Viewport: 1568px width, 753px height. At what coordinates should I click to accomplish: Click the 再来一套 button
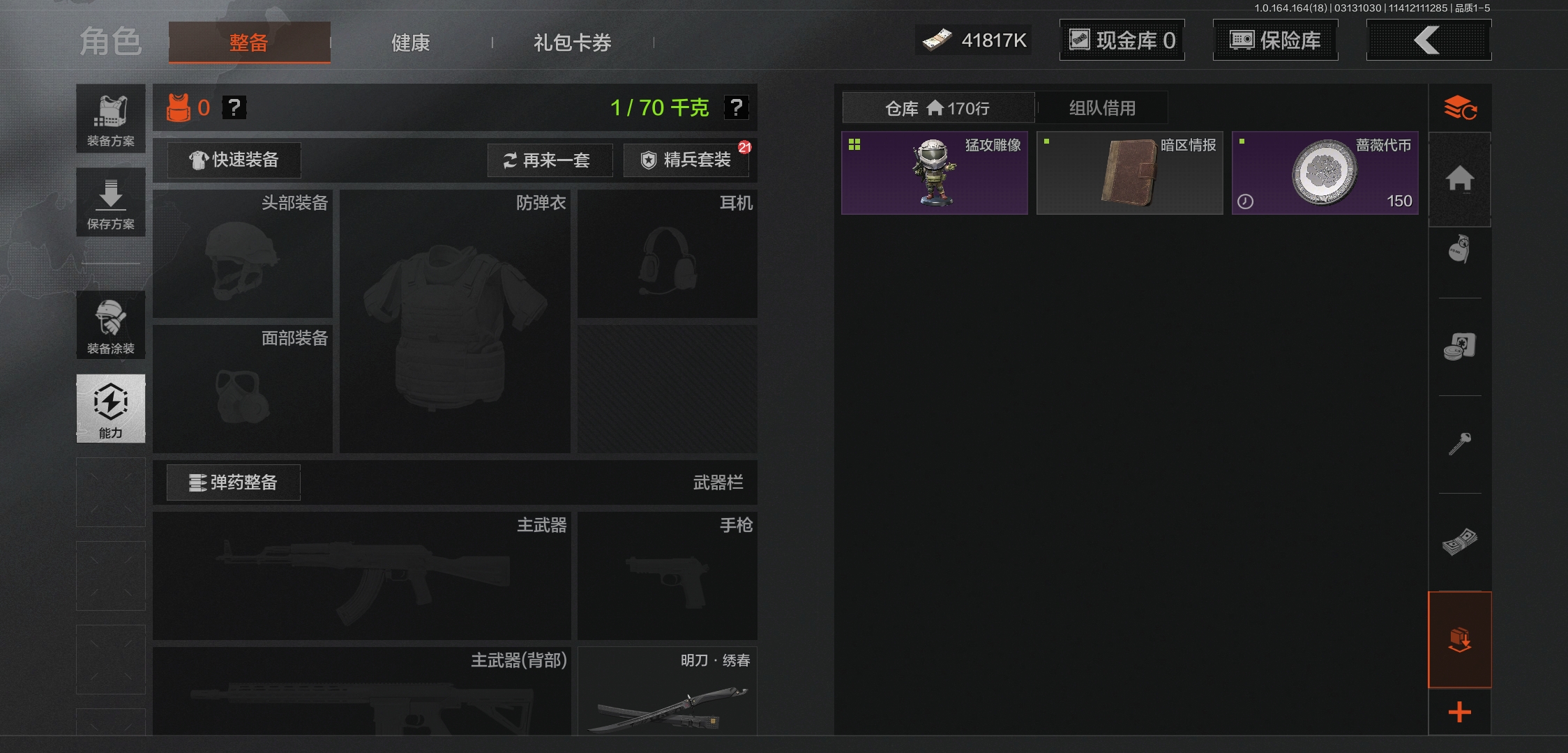click(x=550, y=160)
